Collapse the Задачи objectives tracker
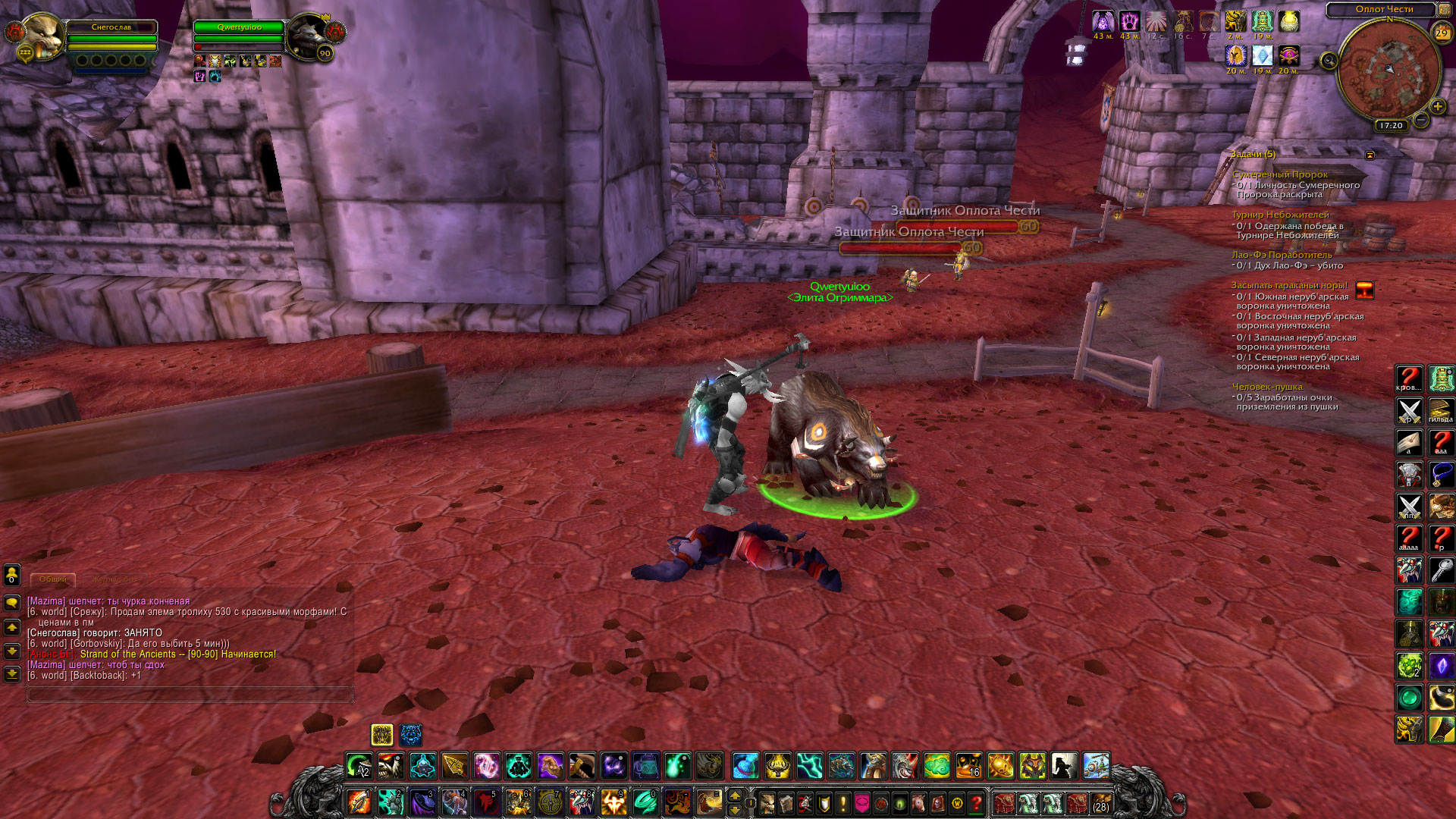Screen dimensions: 1456x819 pos(1370,155)
